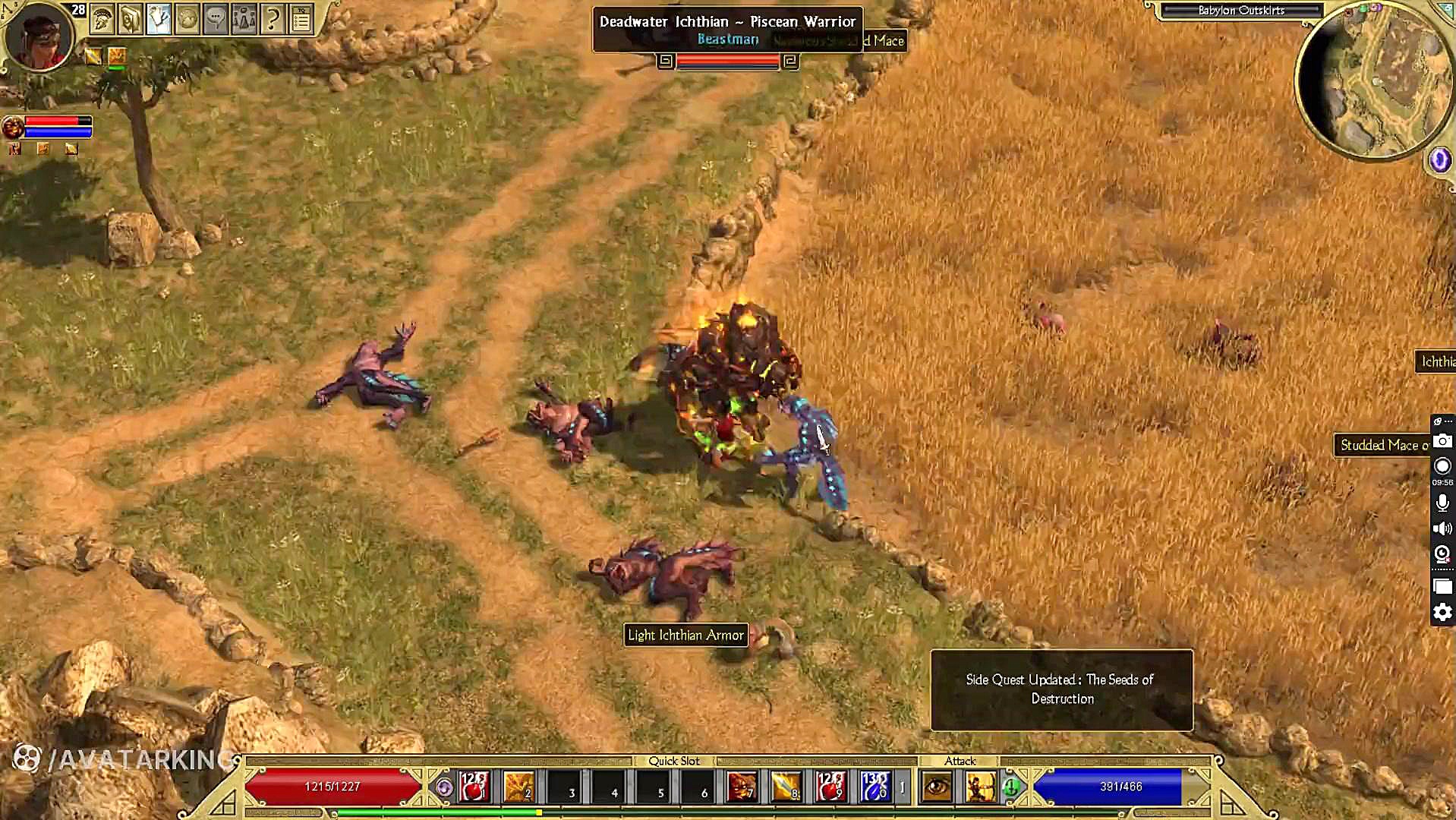Open the skills book window
The width and height of the screenshot is (1456, 820).
click(x=131, y=20)
